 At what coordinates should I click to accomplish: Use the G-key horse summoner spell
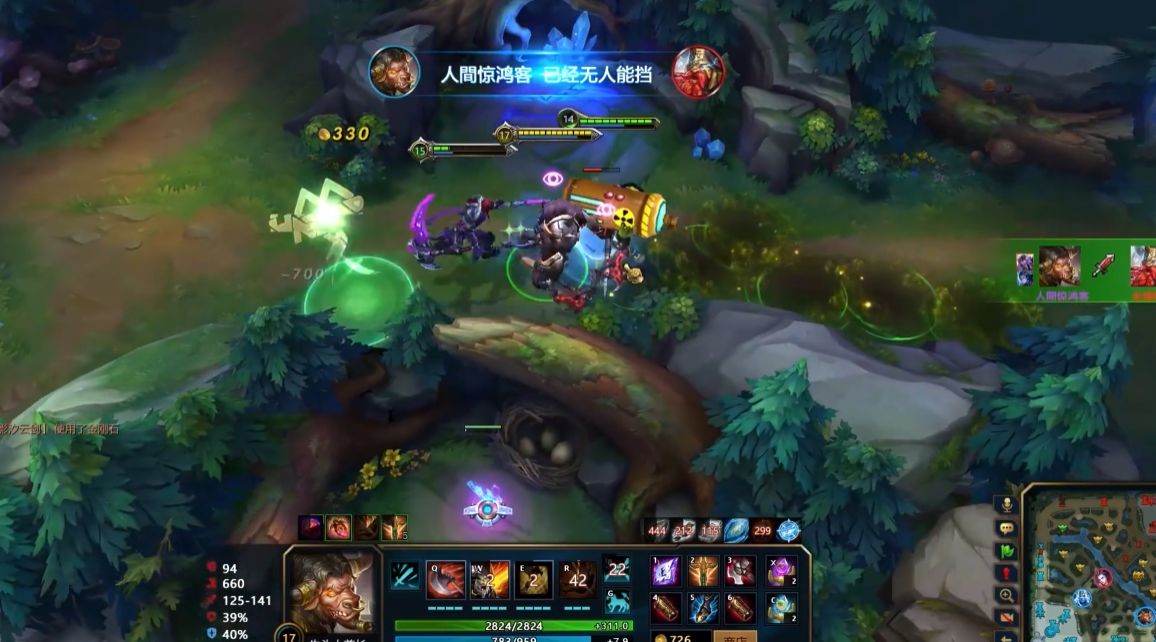(x=617, y=602)
